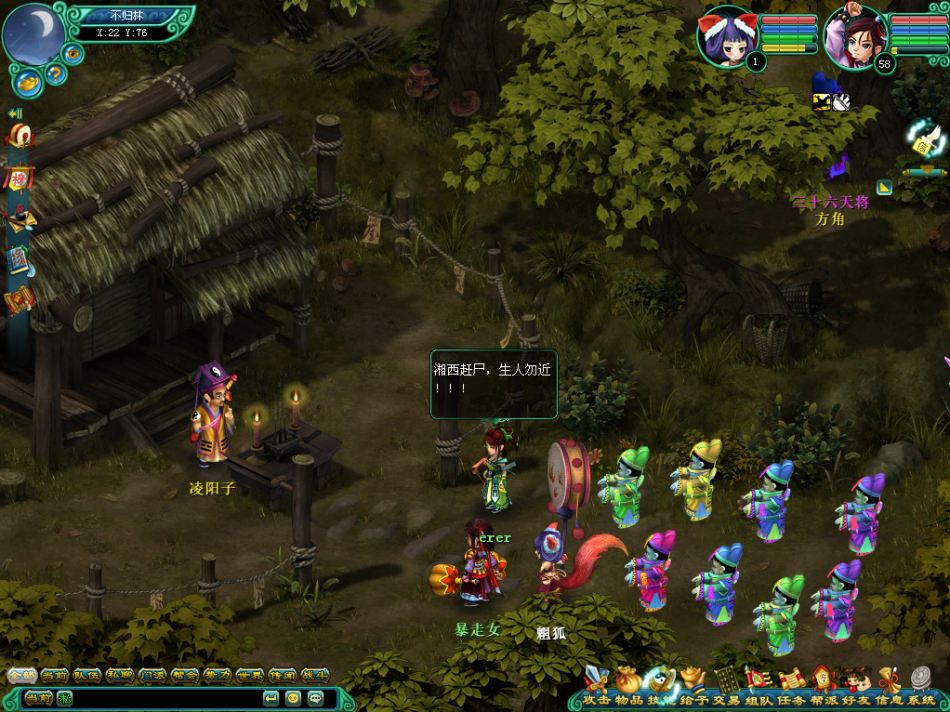Select the level 58 player portrait
950x712 pixels.
pos(852,37)
